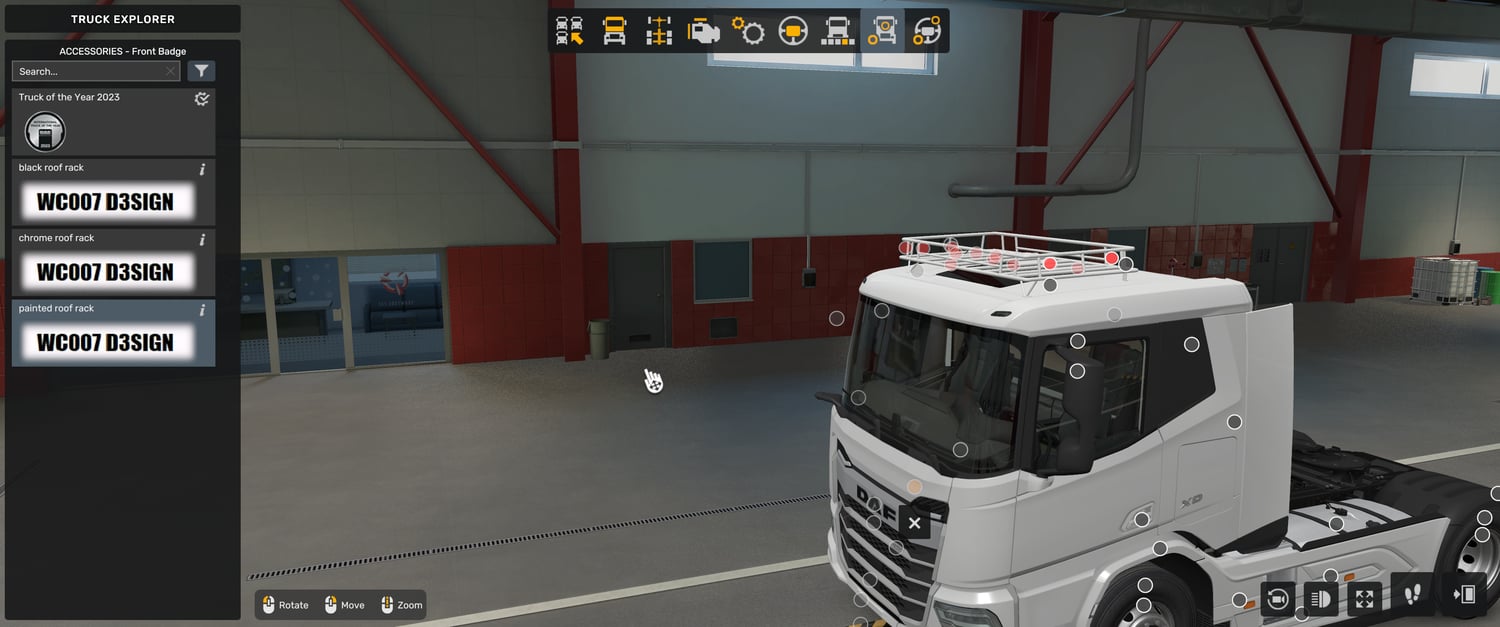
Task: Open the truck selection icon with arrow
Action: (570, 31)
